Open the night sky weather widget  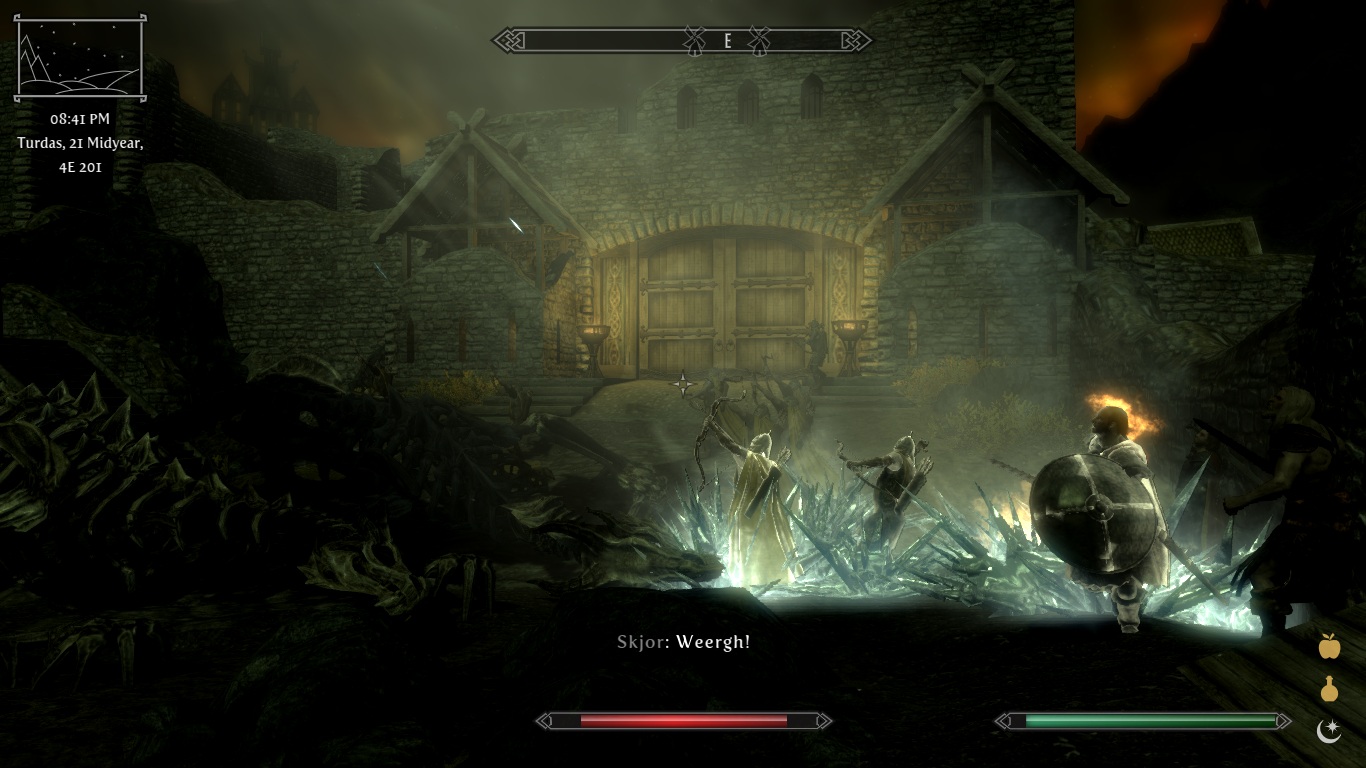[x=80, y=58]
